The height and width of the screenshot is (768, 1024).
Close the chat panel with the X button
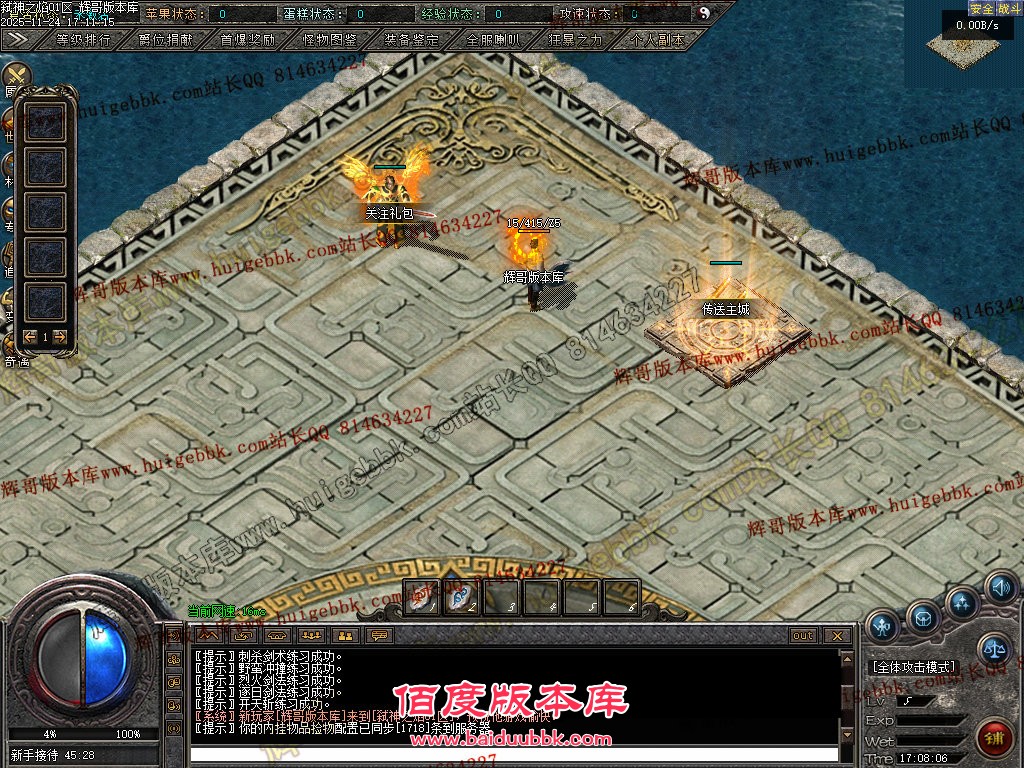coord(838,636)
